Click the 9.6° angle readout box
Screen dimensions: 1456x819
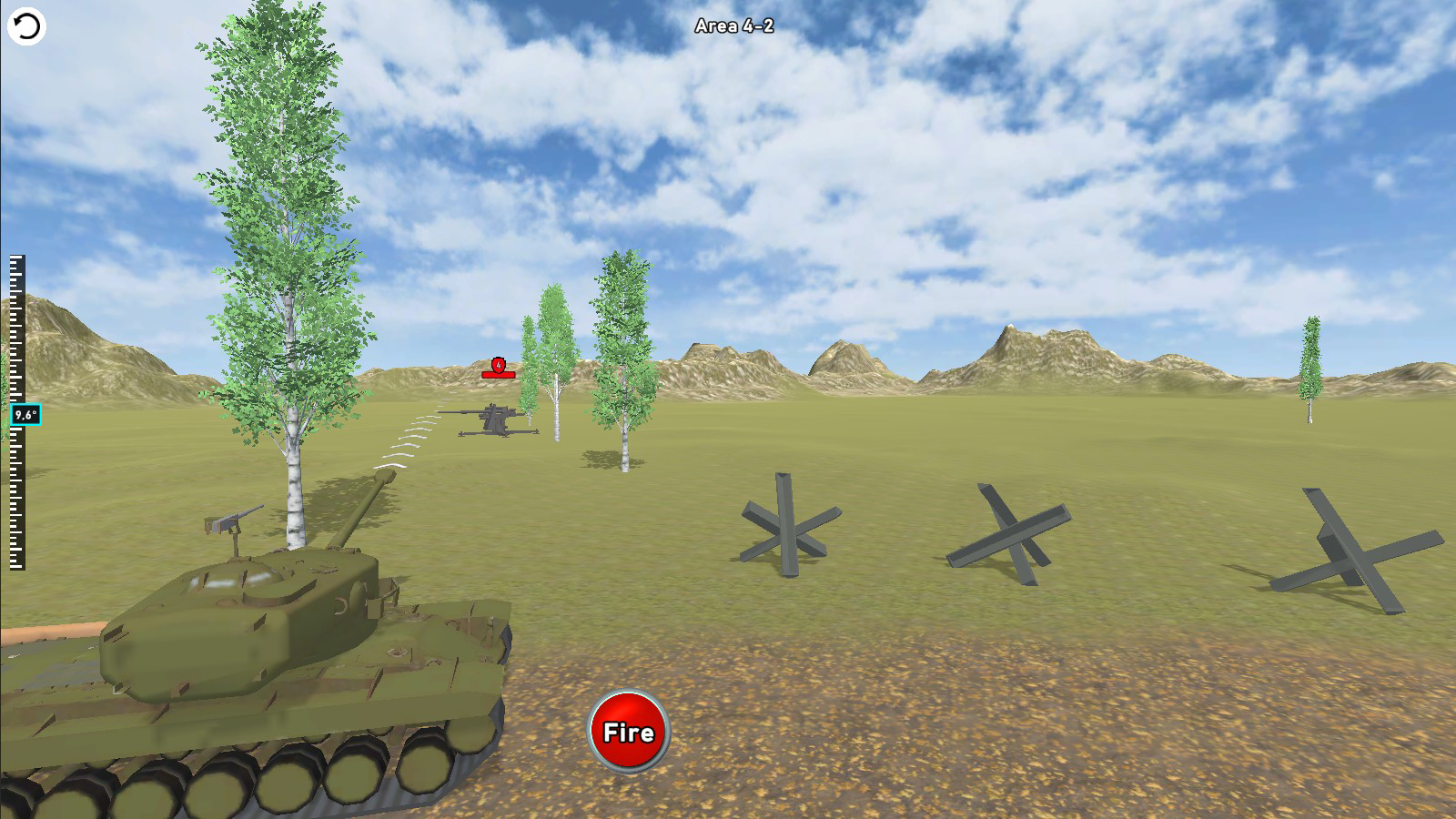tap(25, 415)
